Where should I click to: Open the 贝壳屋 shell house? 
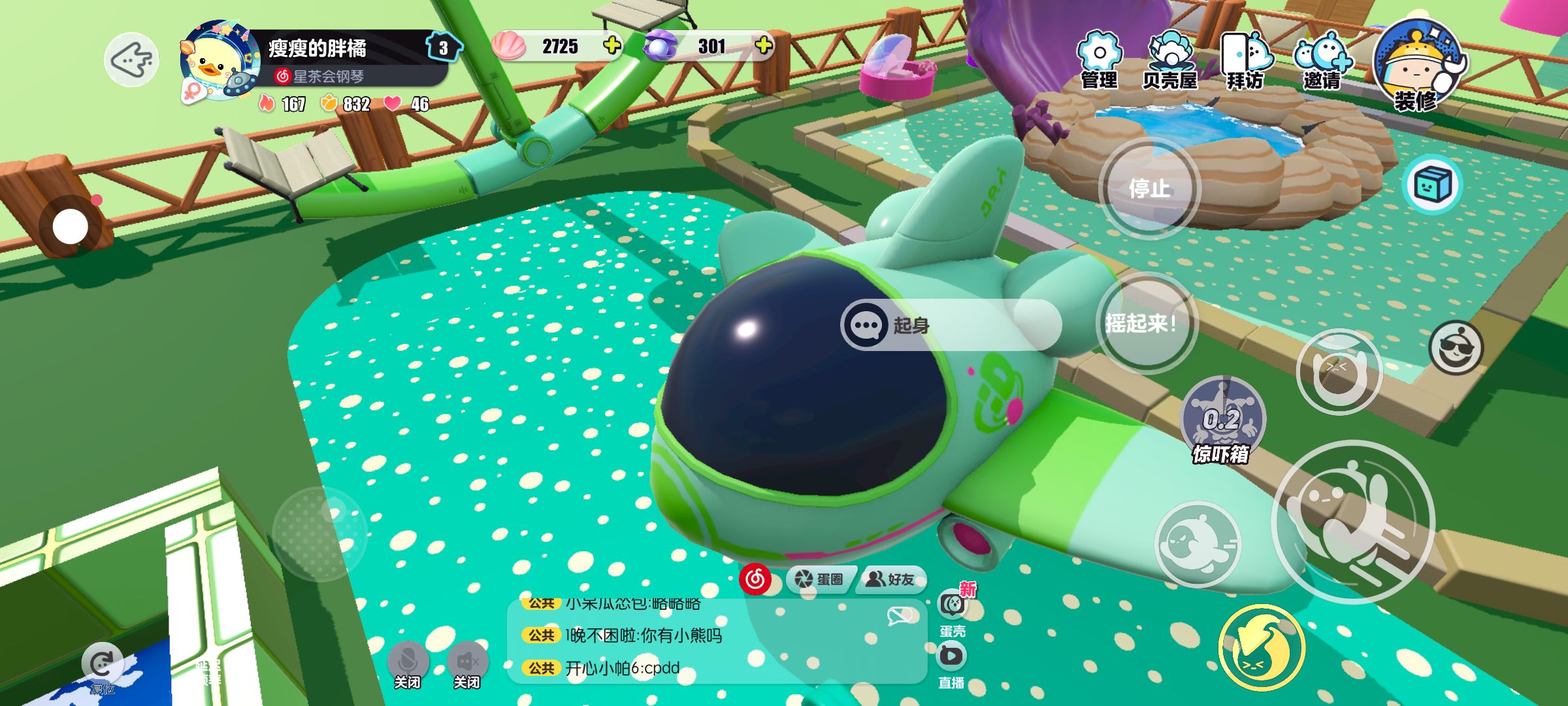click(x=1169, y=60)
